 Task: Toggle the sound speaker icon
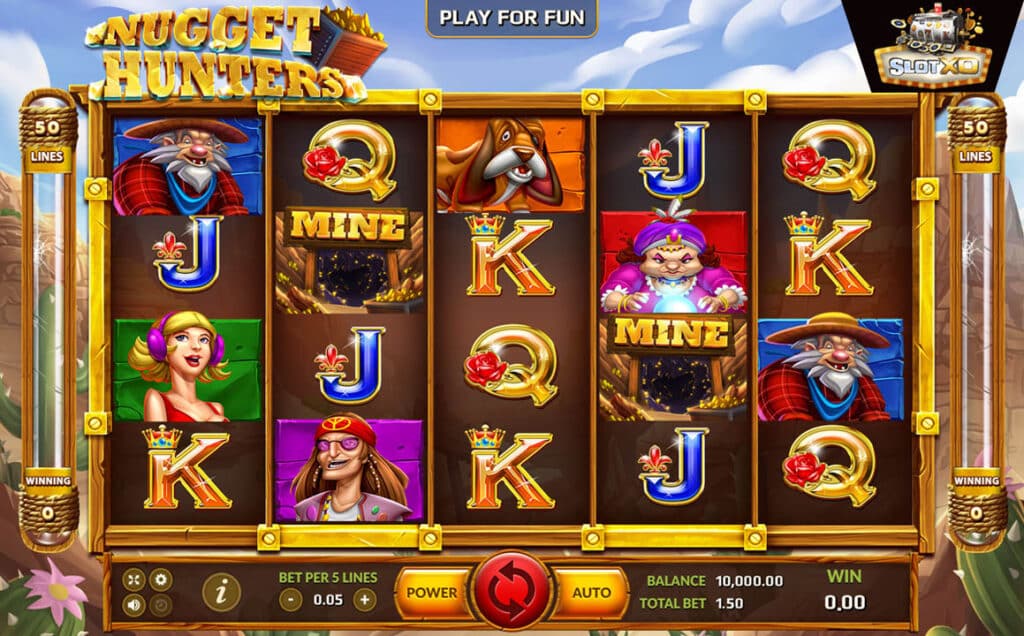pos(134,605)
